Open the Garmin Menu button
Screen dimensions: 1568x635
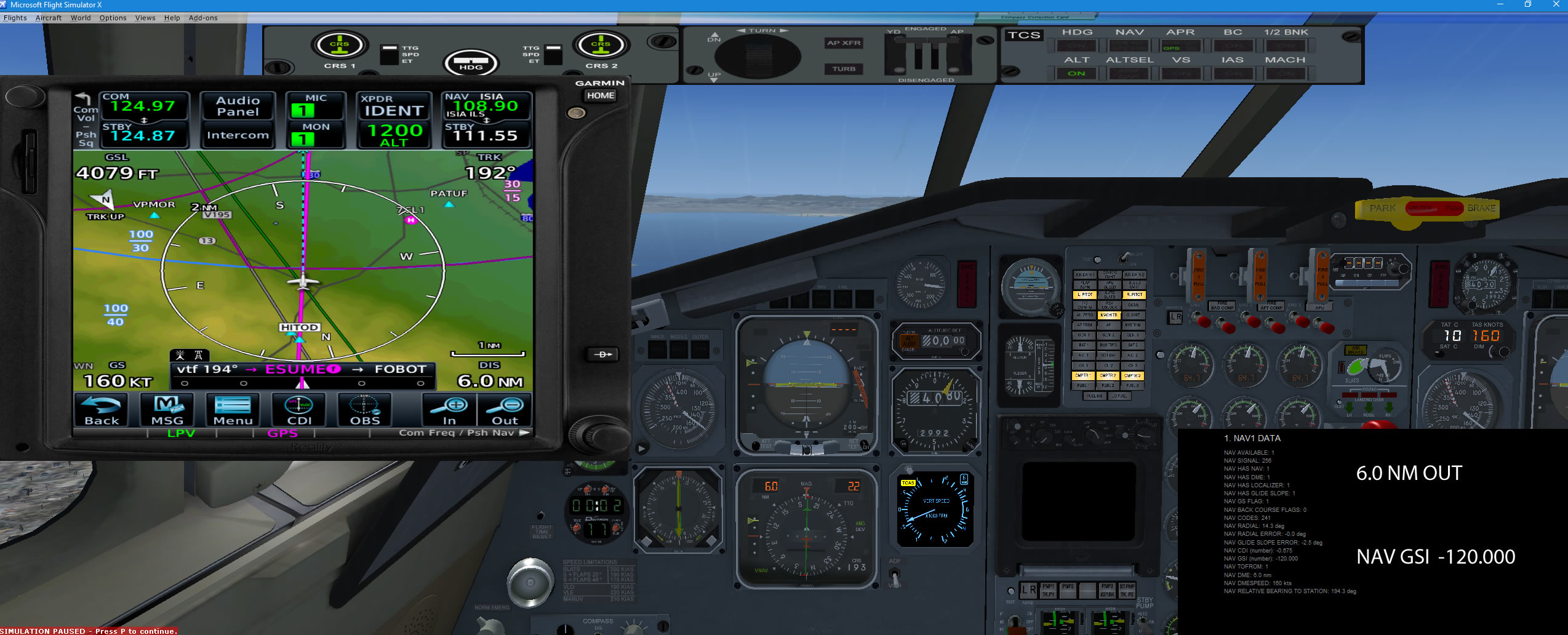coord(233,410)
